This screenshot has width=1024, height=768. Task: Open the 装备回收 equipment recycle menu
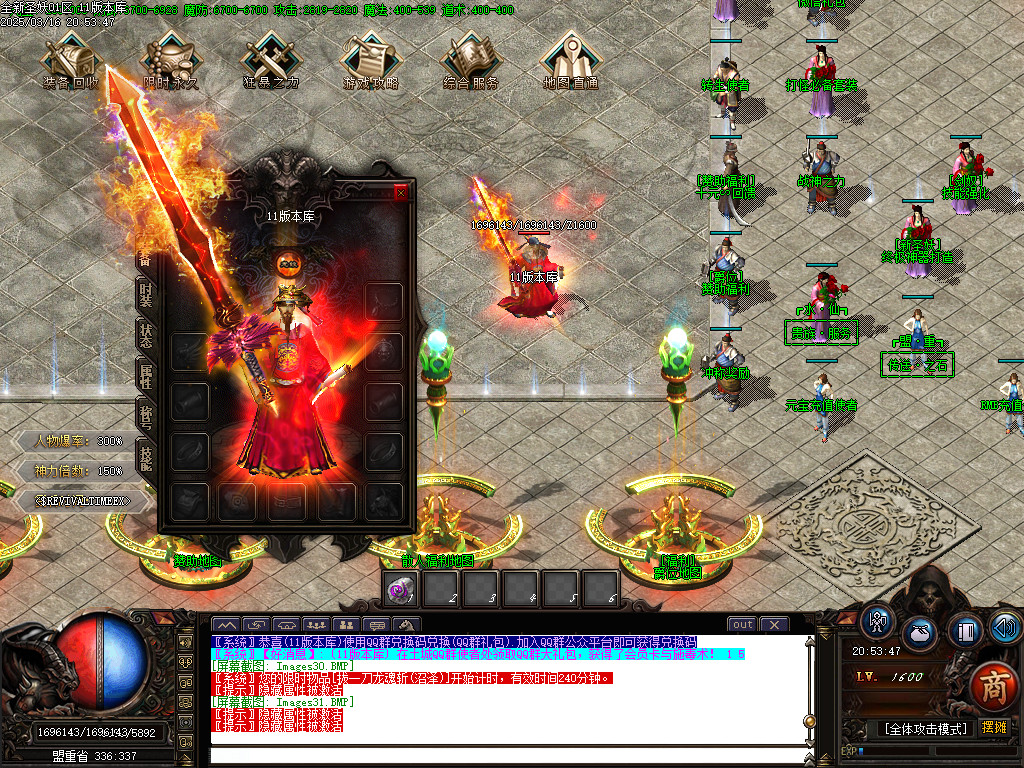[x=71, y=58]
